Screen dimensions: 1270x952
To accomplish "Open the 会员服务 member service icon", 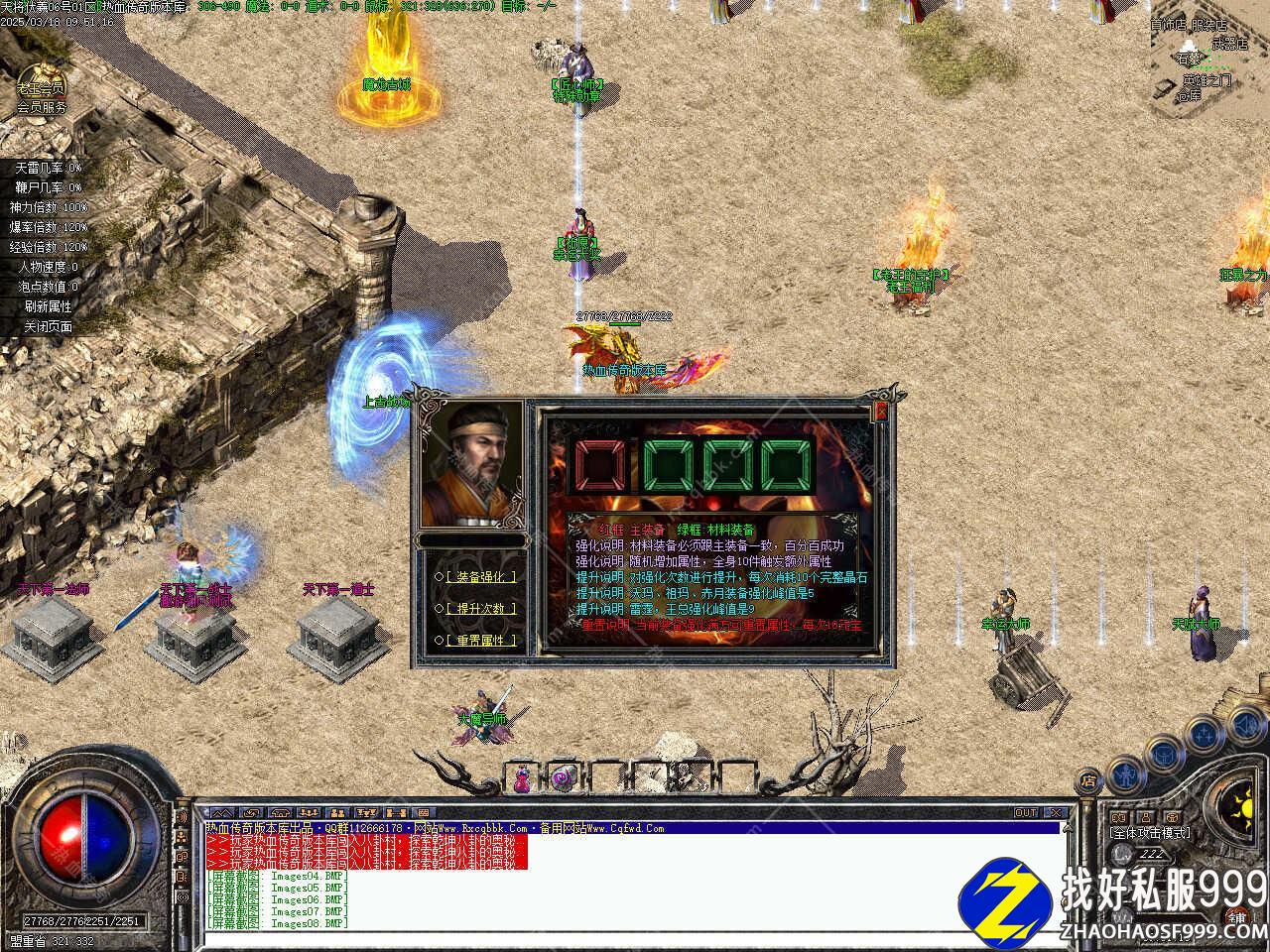I will tap(41, 89).
